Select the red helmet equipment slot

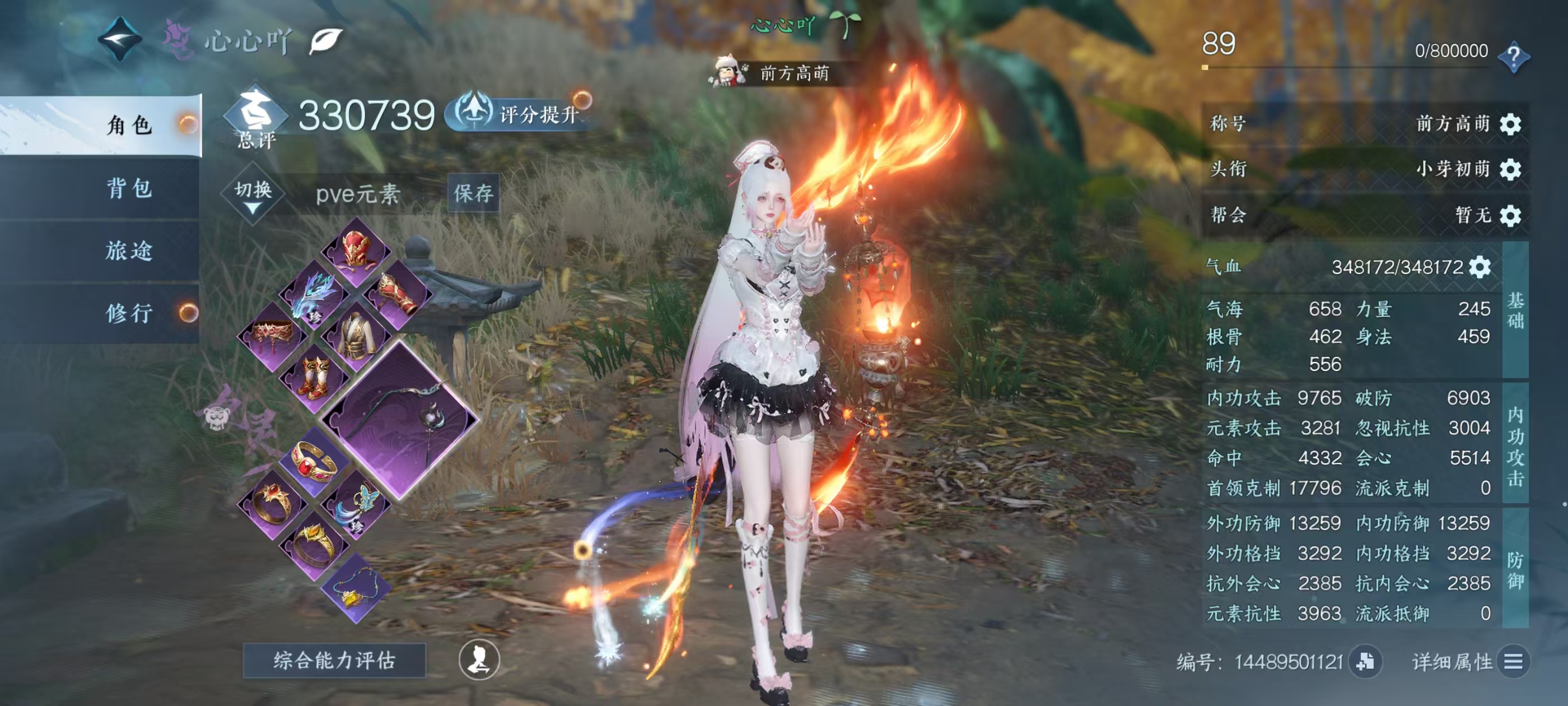356,250
